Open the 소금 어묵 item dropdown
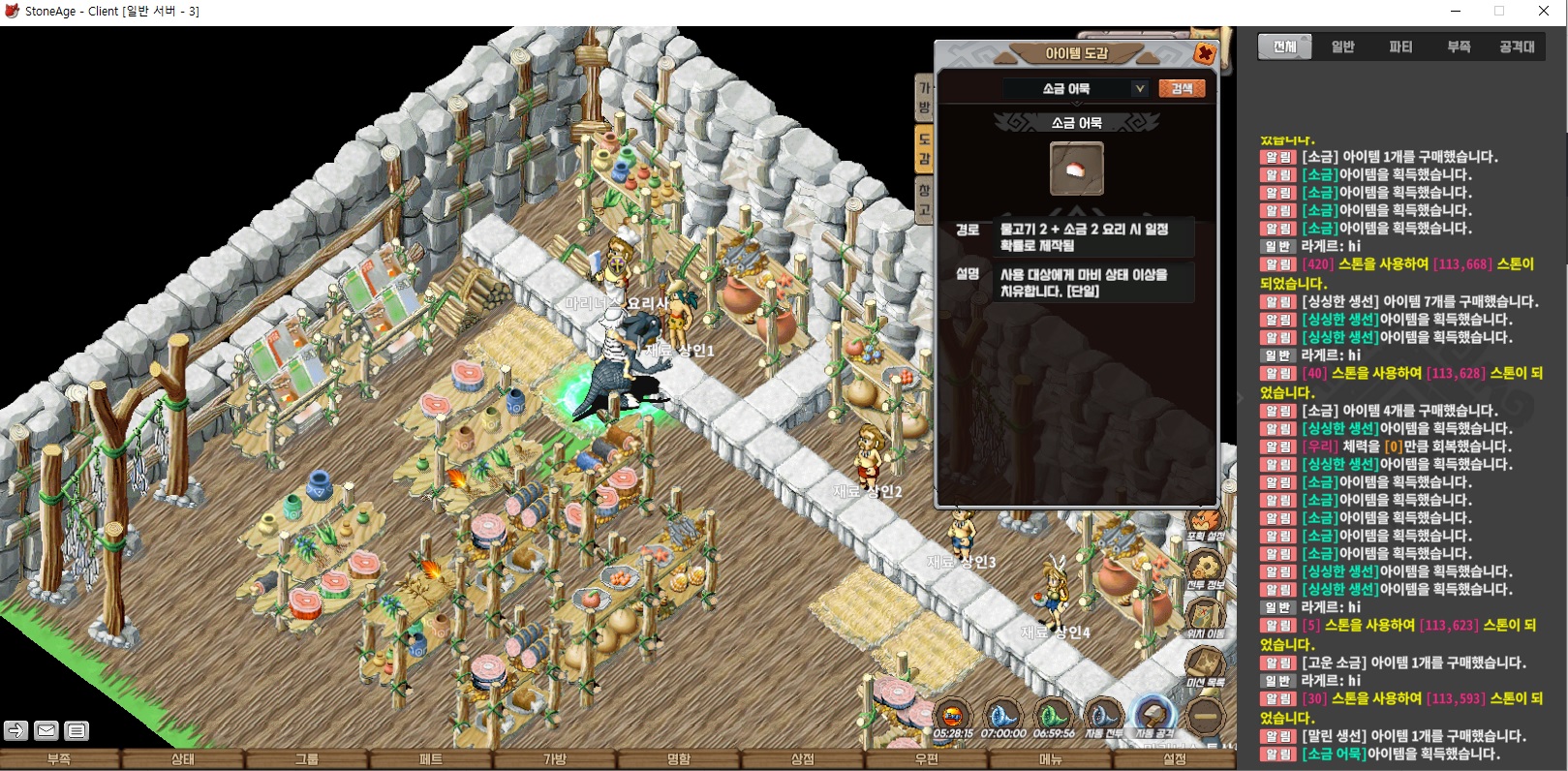Viewport: 1568px width, 771px height. tap(1139, 88)
